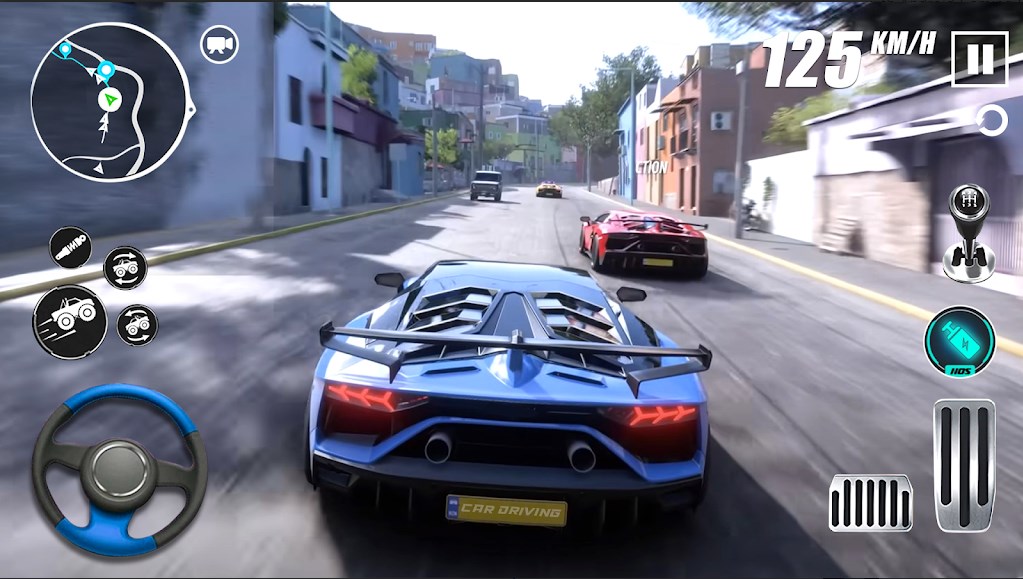Turn the blue steering wheel

(119, 469)
